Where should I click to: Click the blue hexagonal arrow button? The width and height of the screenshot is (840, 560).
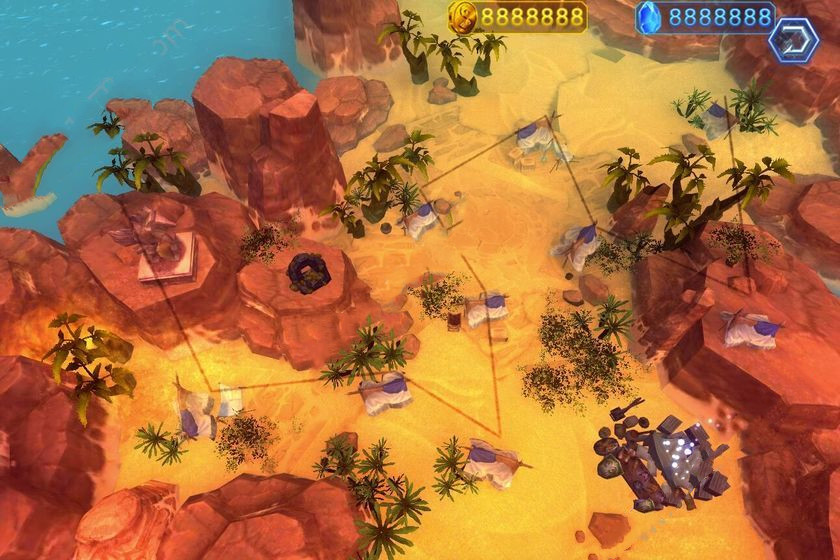tap(793, 39)
